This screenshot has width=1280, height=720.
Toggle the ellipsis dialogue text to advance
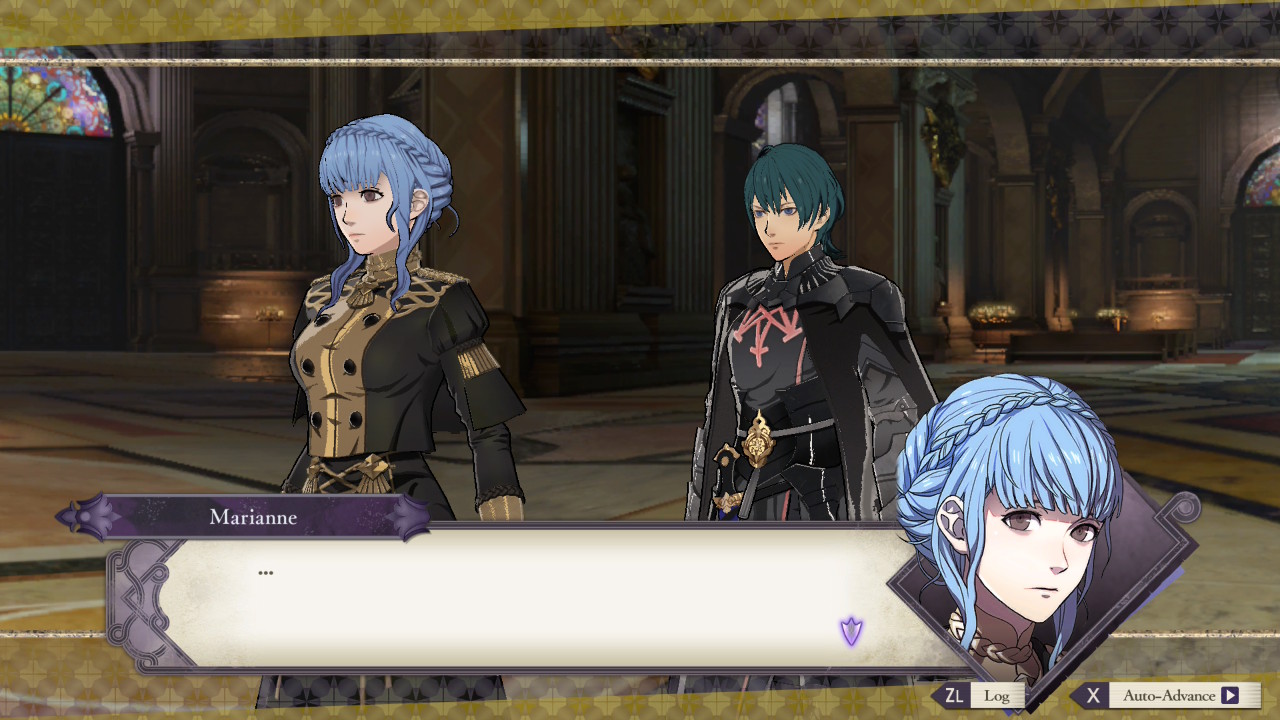[x=264, y=571]
